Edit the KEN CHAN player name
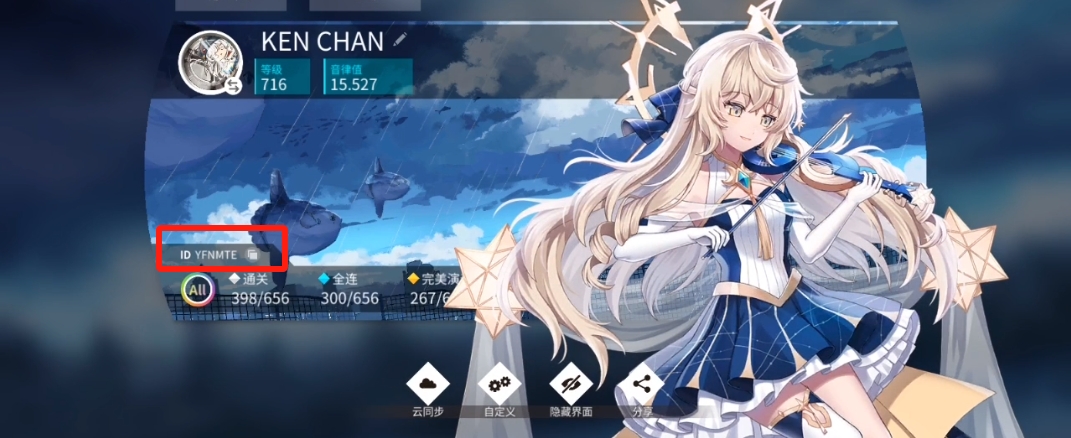The height and width of the screenshot is (438, 1071). [x=401, y=40]
